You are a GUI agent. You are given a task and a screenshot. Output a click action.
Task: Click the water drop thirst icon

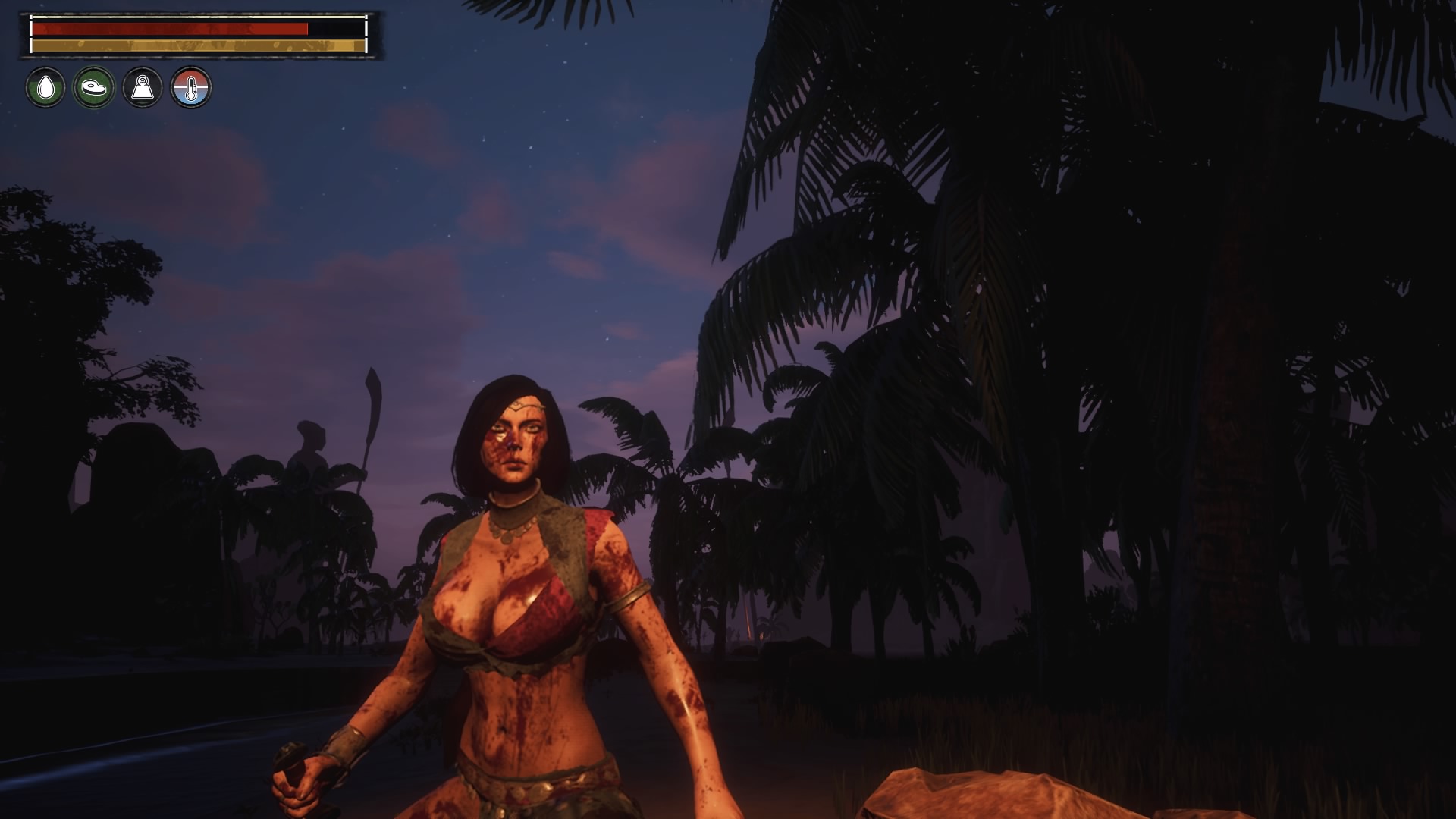[45, 88]
